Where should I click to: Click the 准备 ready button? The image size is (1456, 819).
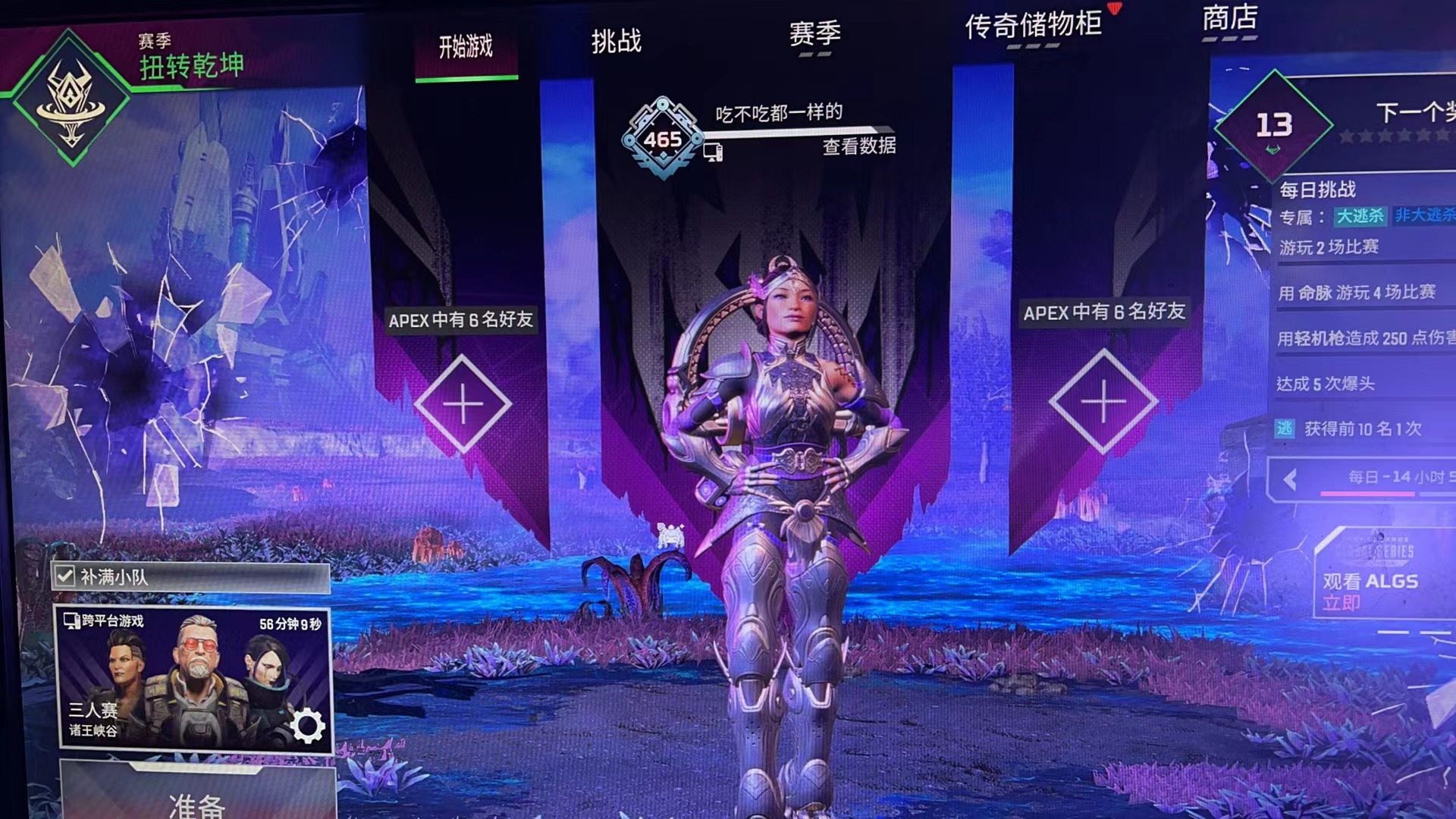[x=197, y=800]
